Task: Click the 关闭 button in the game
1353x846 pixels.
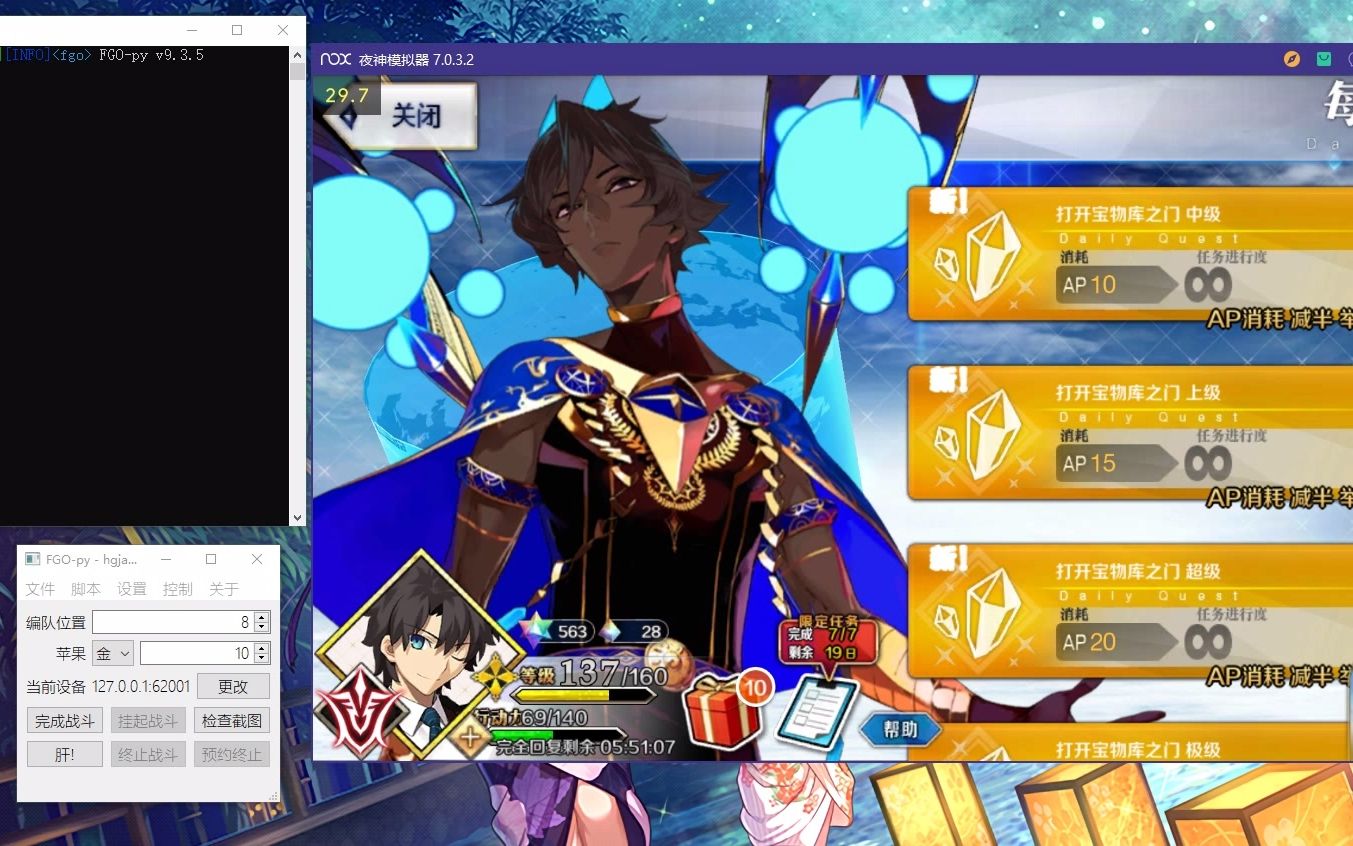Action: (415, 115)
